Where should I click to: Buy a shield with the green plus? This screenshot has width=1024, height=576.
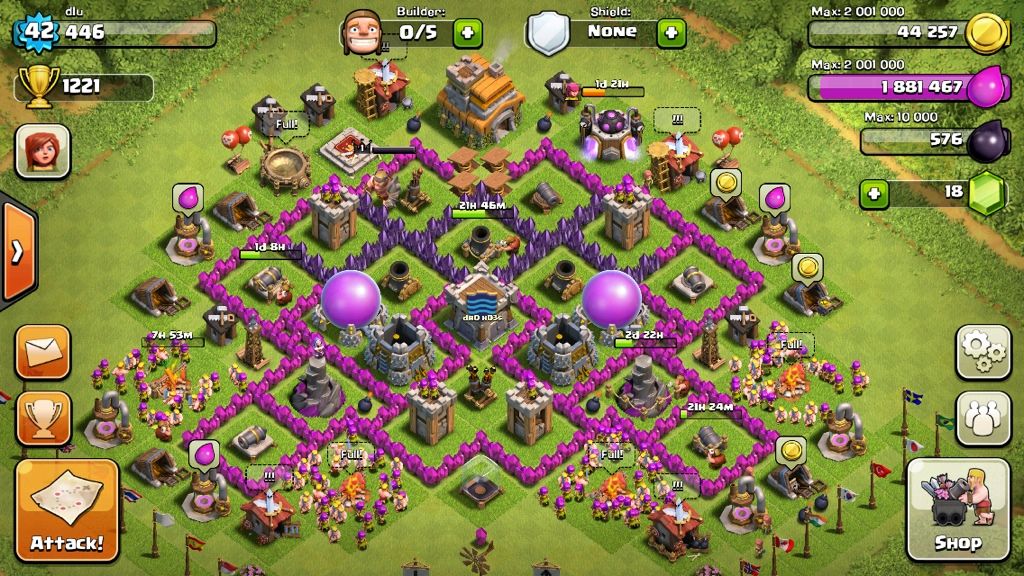pos(671,32)
